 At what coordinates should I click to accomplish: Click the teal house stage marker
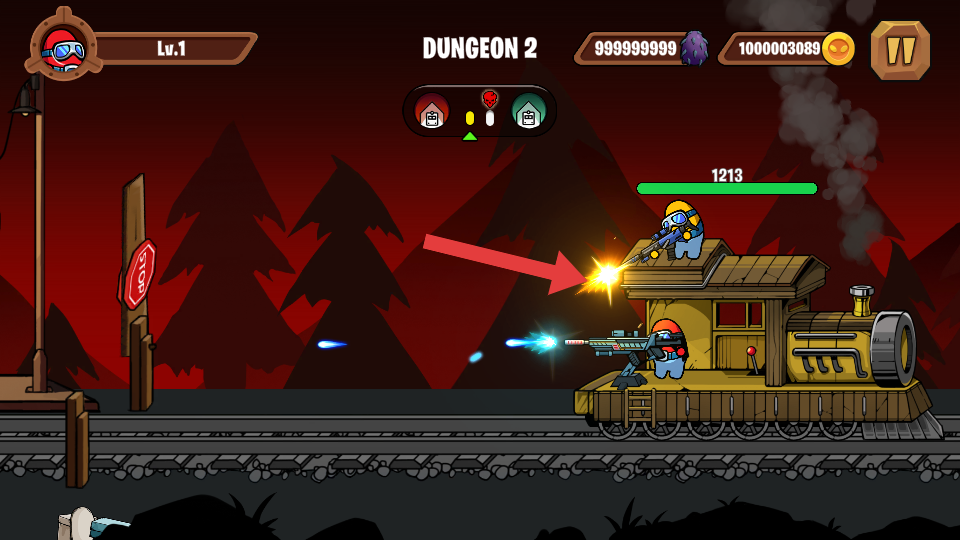pos(528,111)
